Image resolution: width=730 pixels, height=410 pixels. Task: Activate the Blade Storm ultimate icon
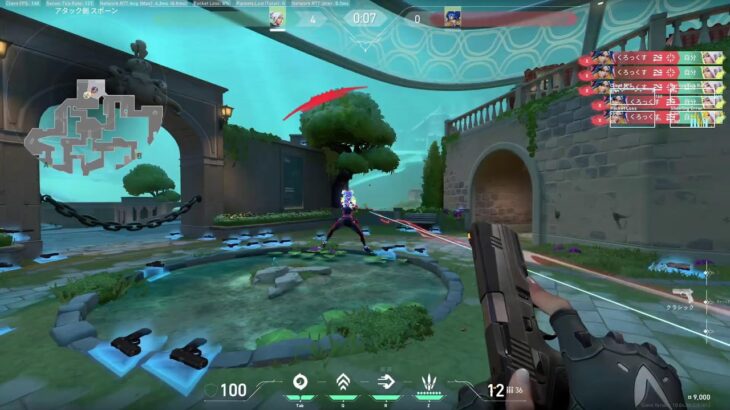pyautogui.click(x=432, y=381)
